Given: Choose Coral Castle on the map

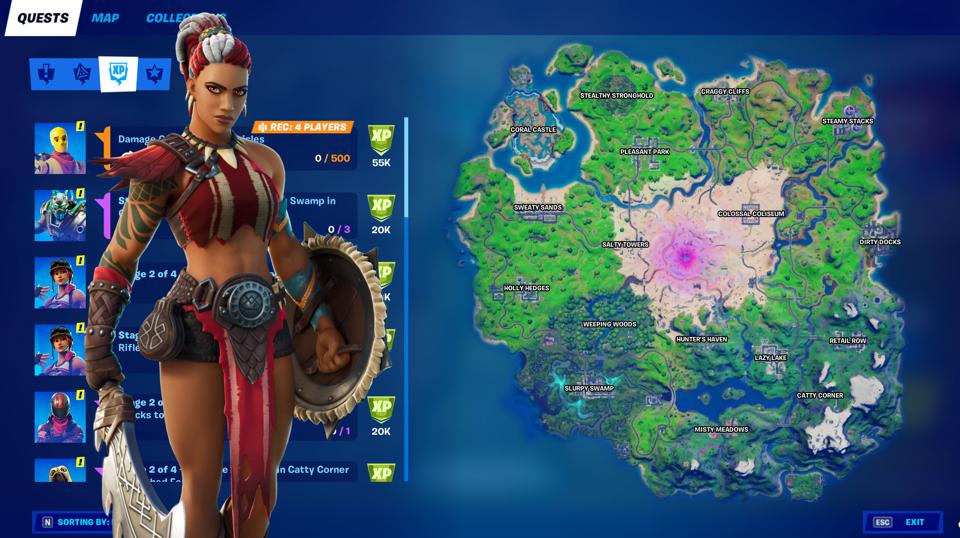Looking at the screenshot, I should 533,130.
